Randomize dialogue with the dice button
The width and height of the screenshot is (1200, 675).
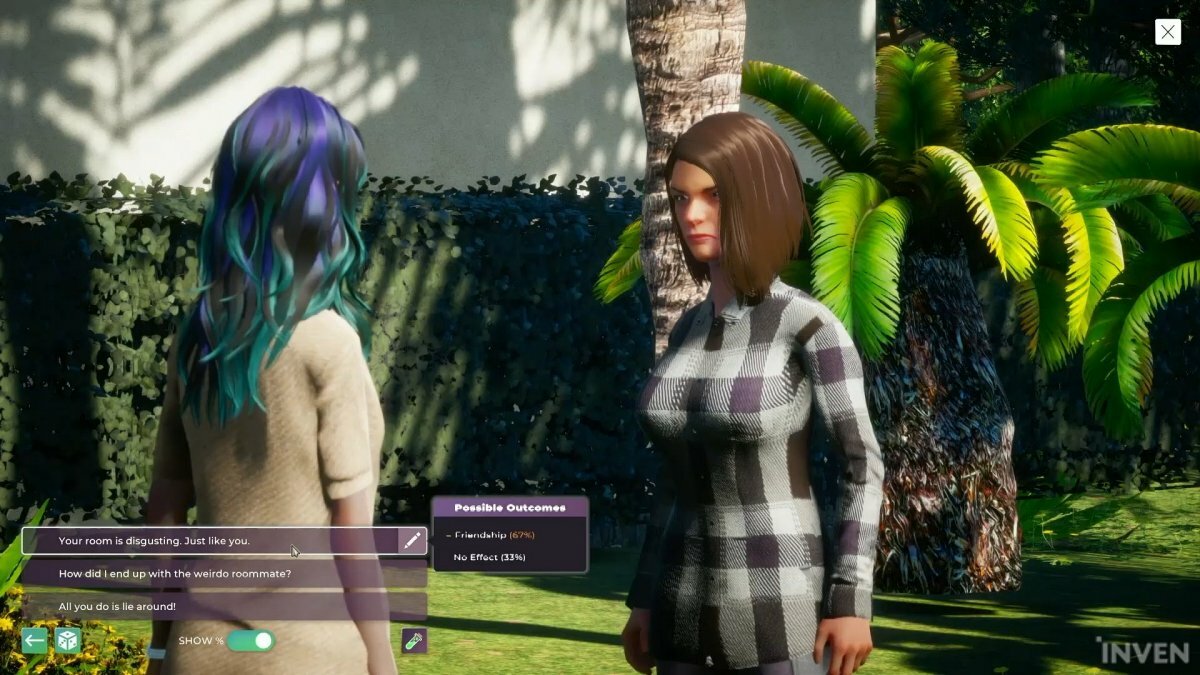coord(68,641)
